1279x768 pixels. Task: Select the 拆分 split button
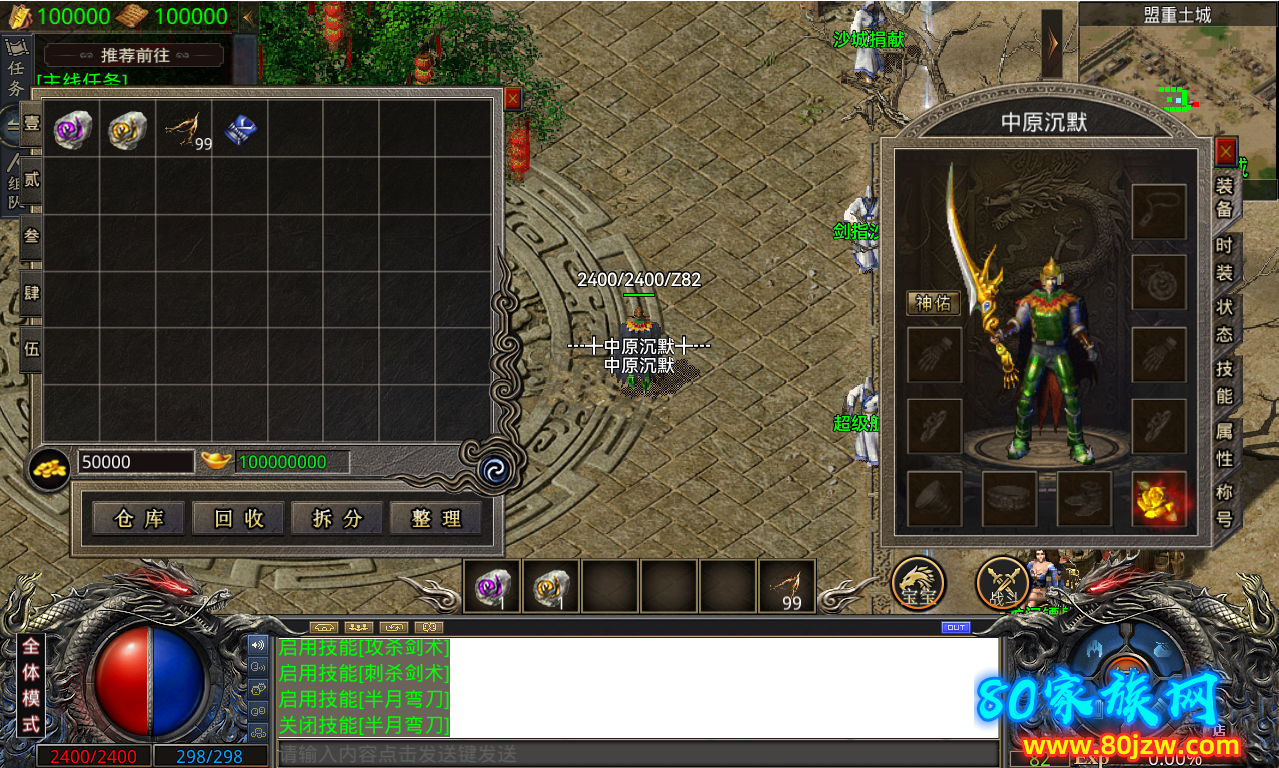(337, 518)
